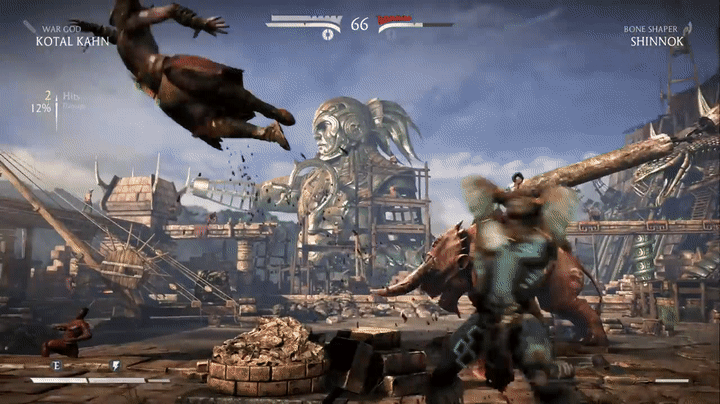Click the lightning bolt breaker icon
The width and height of the screenshot is (720, 404).
pyautogui.click(x=115, y=366)
